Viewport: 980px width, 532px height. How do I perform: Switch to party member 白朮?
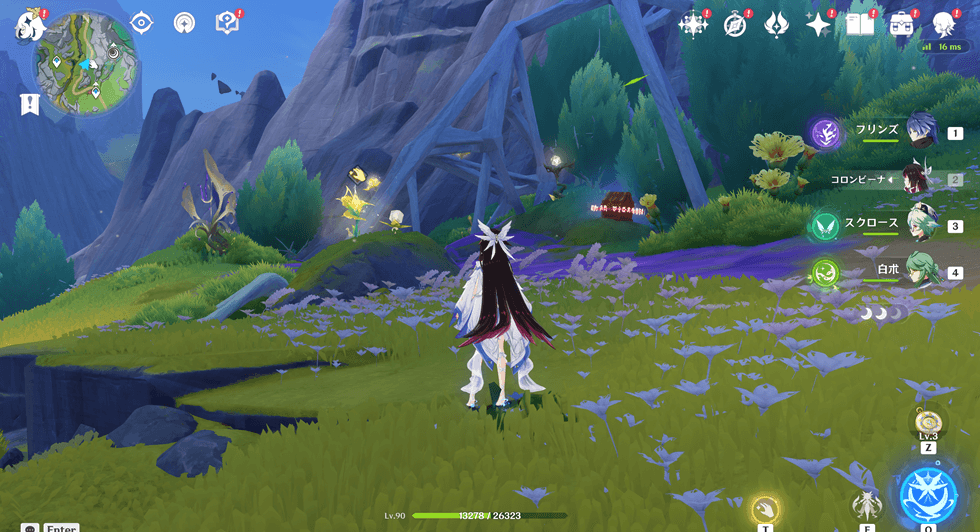coord(921,270)
